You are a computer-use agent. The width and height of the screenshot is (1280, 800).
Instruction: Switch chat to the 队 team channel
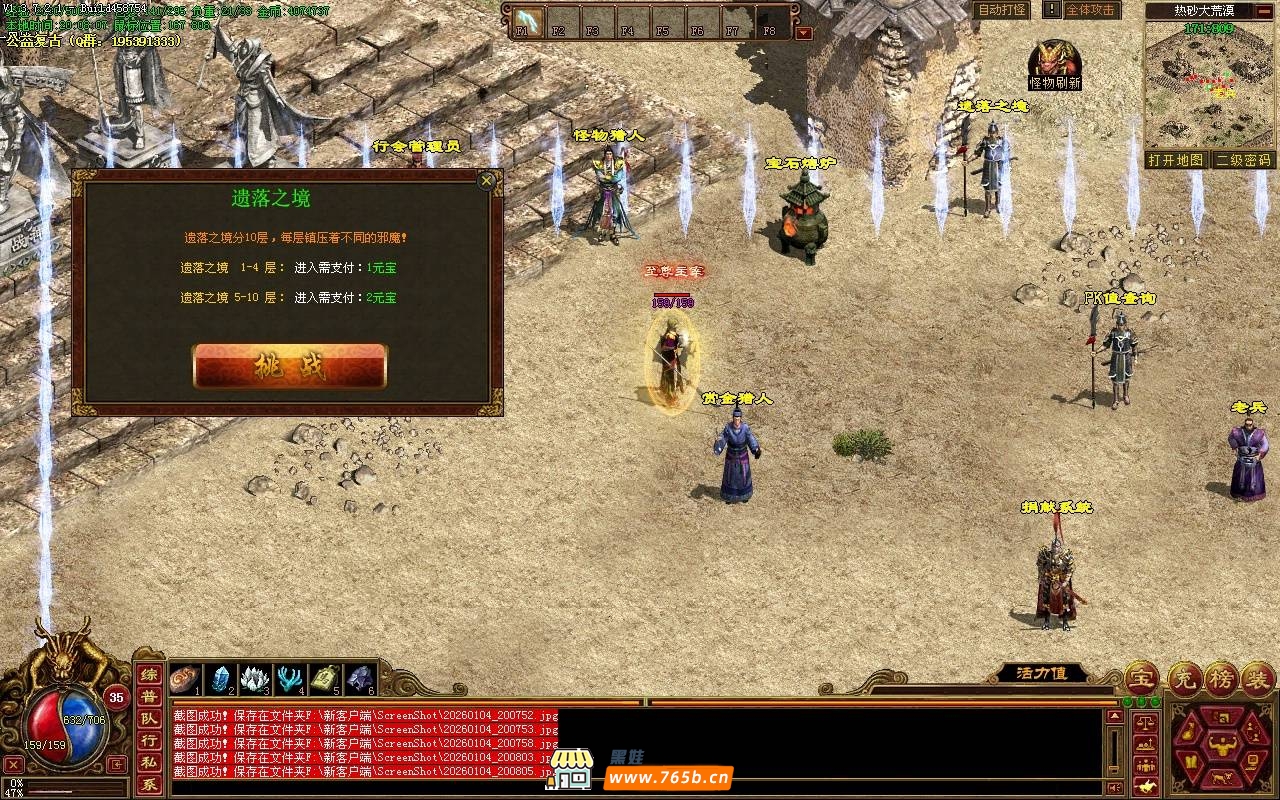click(x=148, y=719)
